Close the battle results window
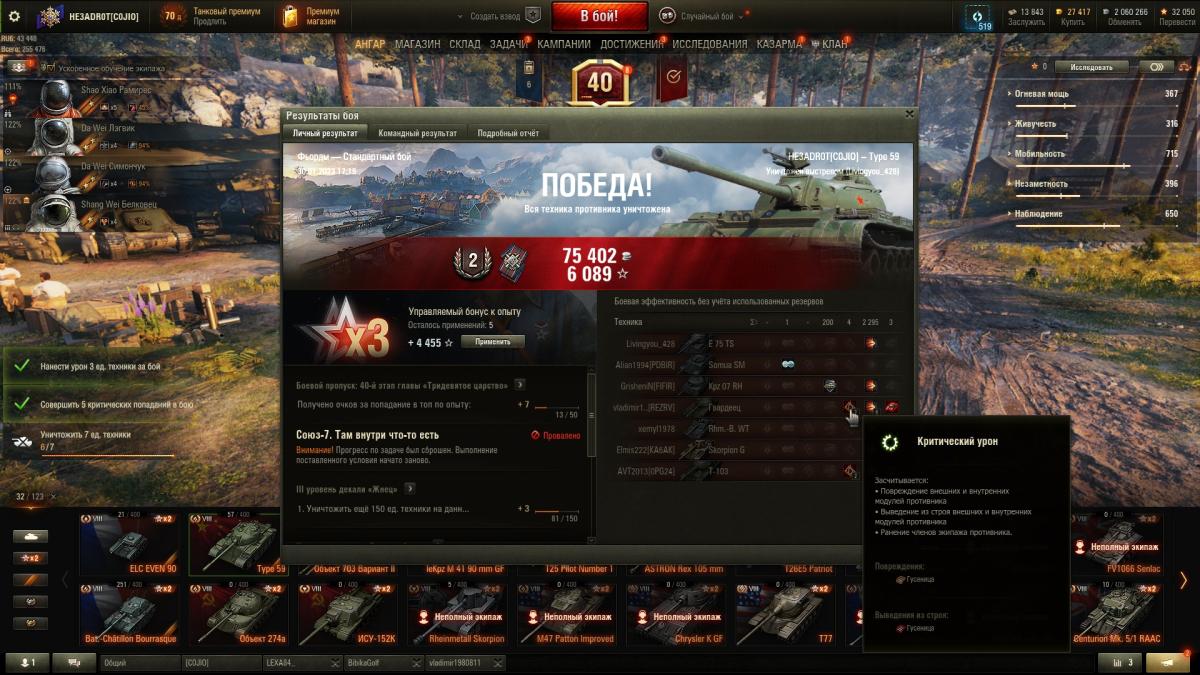 click(x=908, y=114)
